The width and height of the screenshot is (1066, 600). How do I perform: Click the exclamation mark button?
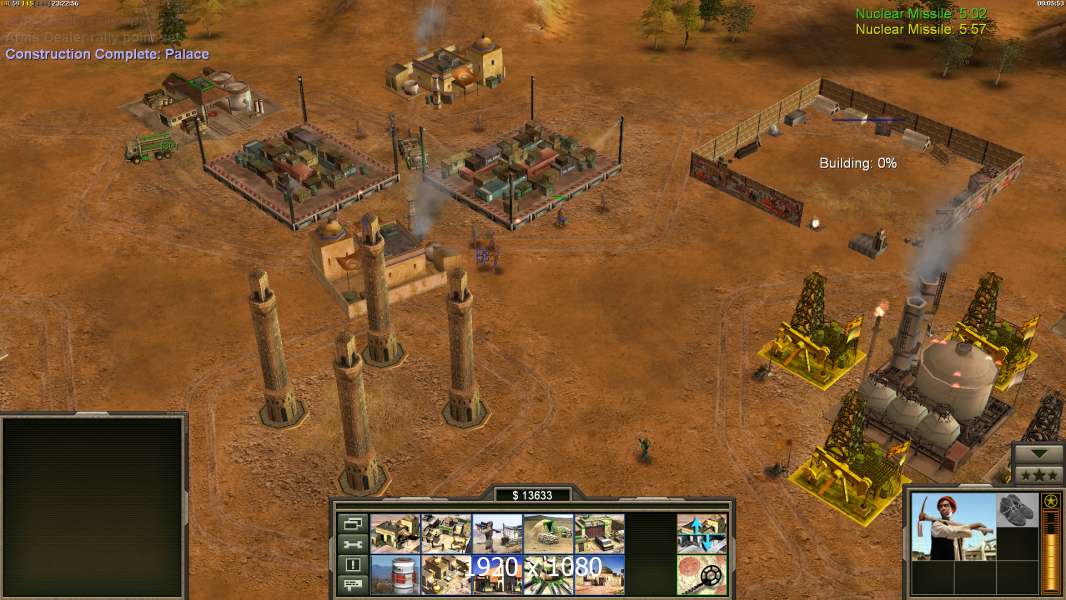point(352,565)
